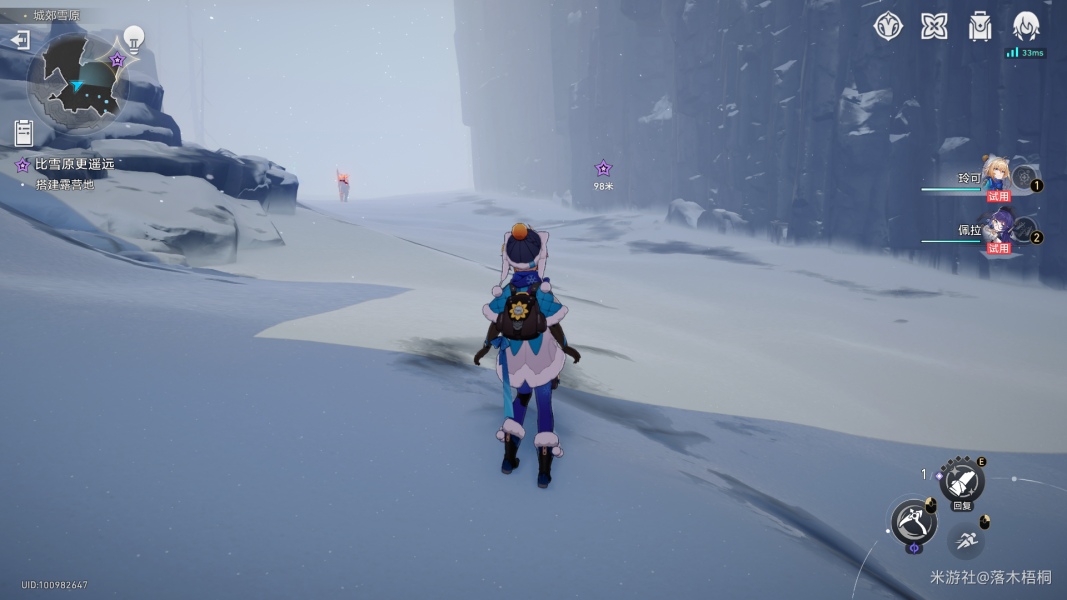This screenshot has width=1067, height=600.
Task: Use the 回复 recovery skill
Action: coord(961,482)
